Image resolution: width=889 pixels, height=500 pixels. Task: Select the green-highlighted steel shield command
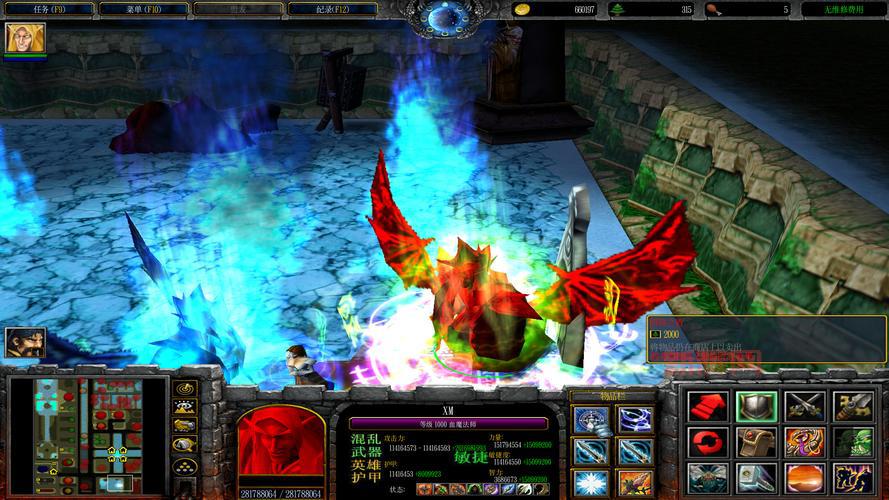tap(756, 406)
